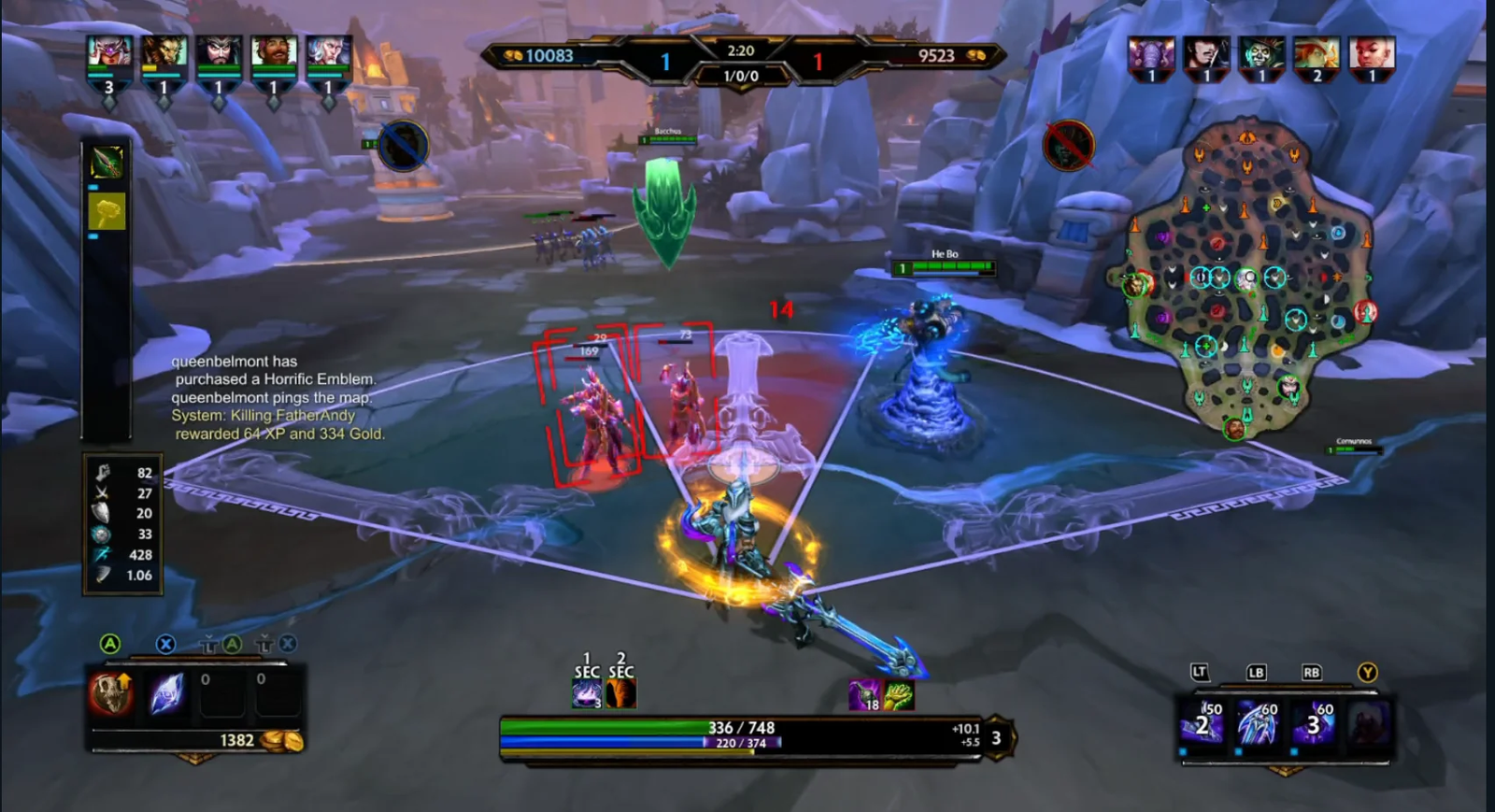Activate the first ability on cooldown 2
Image resolution: width=1495 pixels, height=812 pixels.
1202,724
